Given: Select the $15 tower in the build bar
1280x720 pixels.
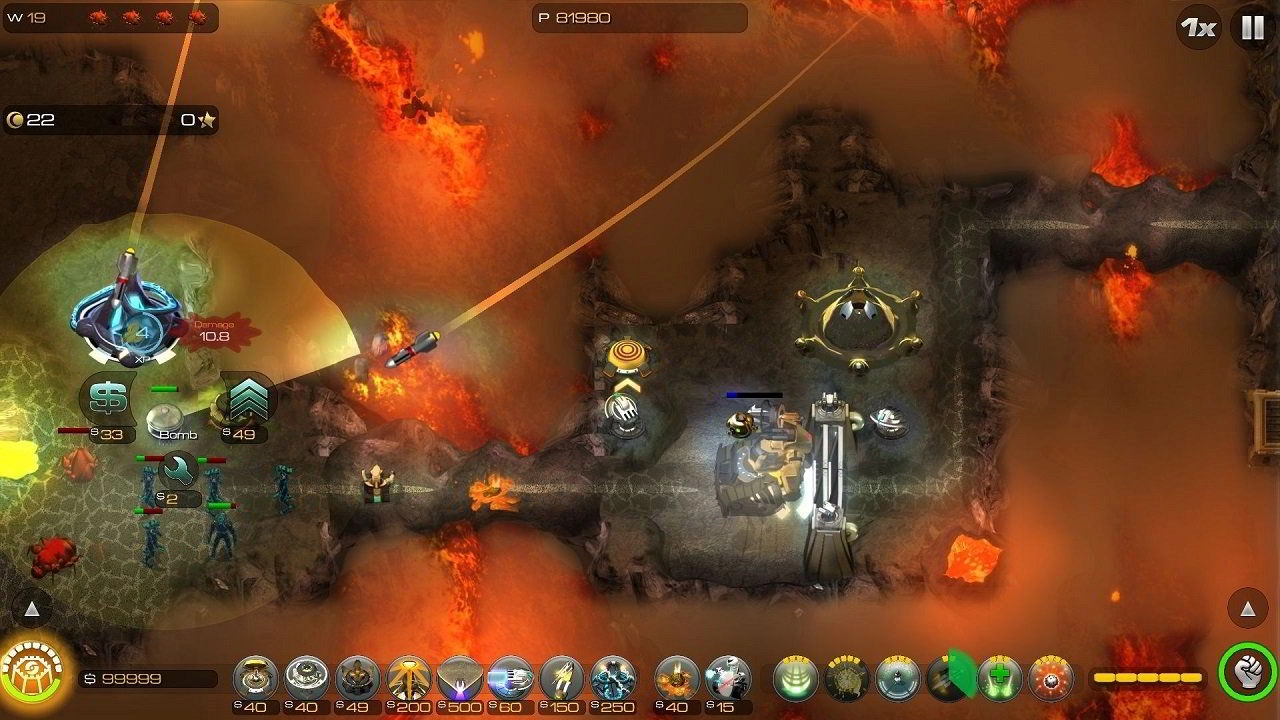Looking at the screenshot, I should pyautogui.click(x=728, y=679).
